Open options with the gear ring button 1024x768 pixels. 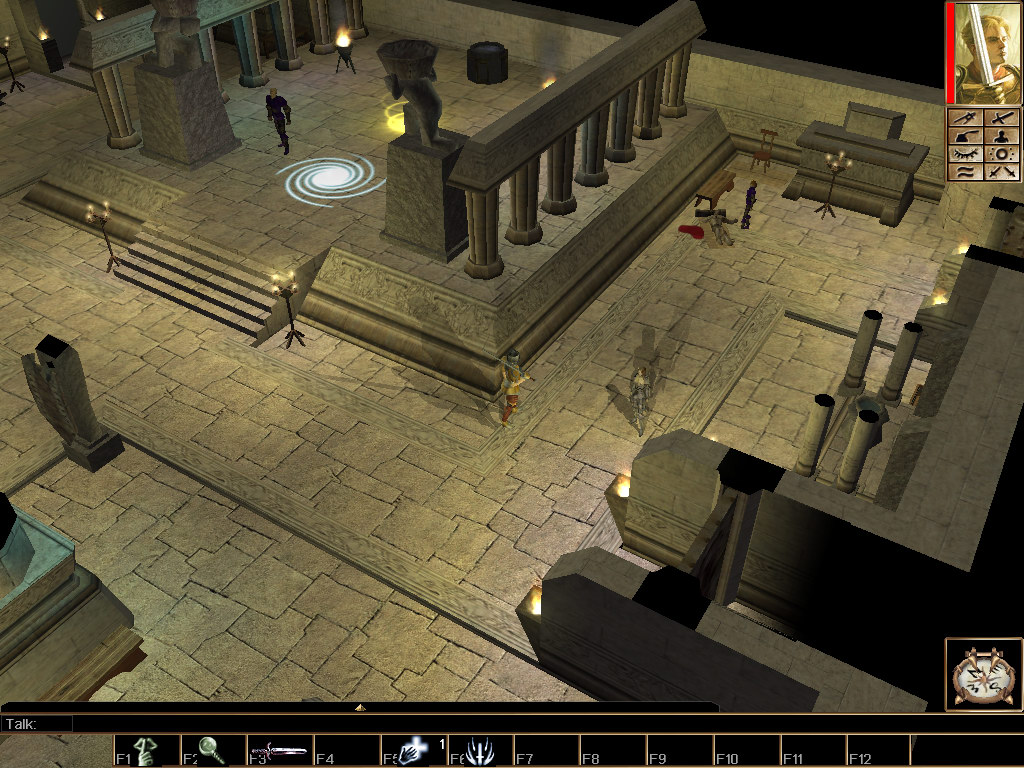click(x=1001, y=154)
